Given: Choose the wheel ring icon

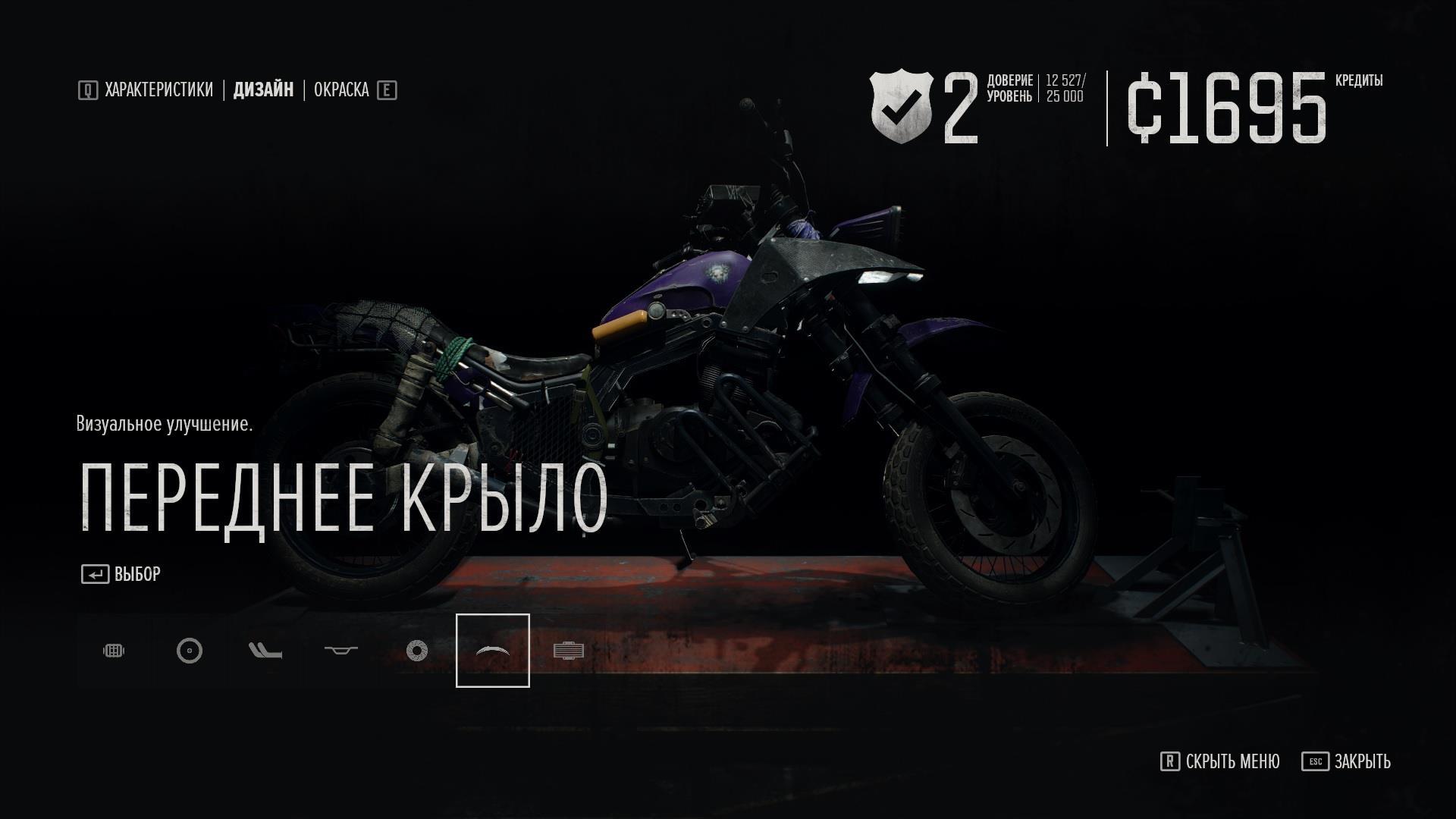Looking at the screenshot, I should pyautogui.click(x=190, y=651).
